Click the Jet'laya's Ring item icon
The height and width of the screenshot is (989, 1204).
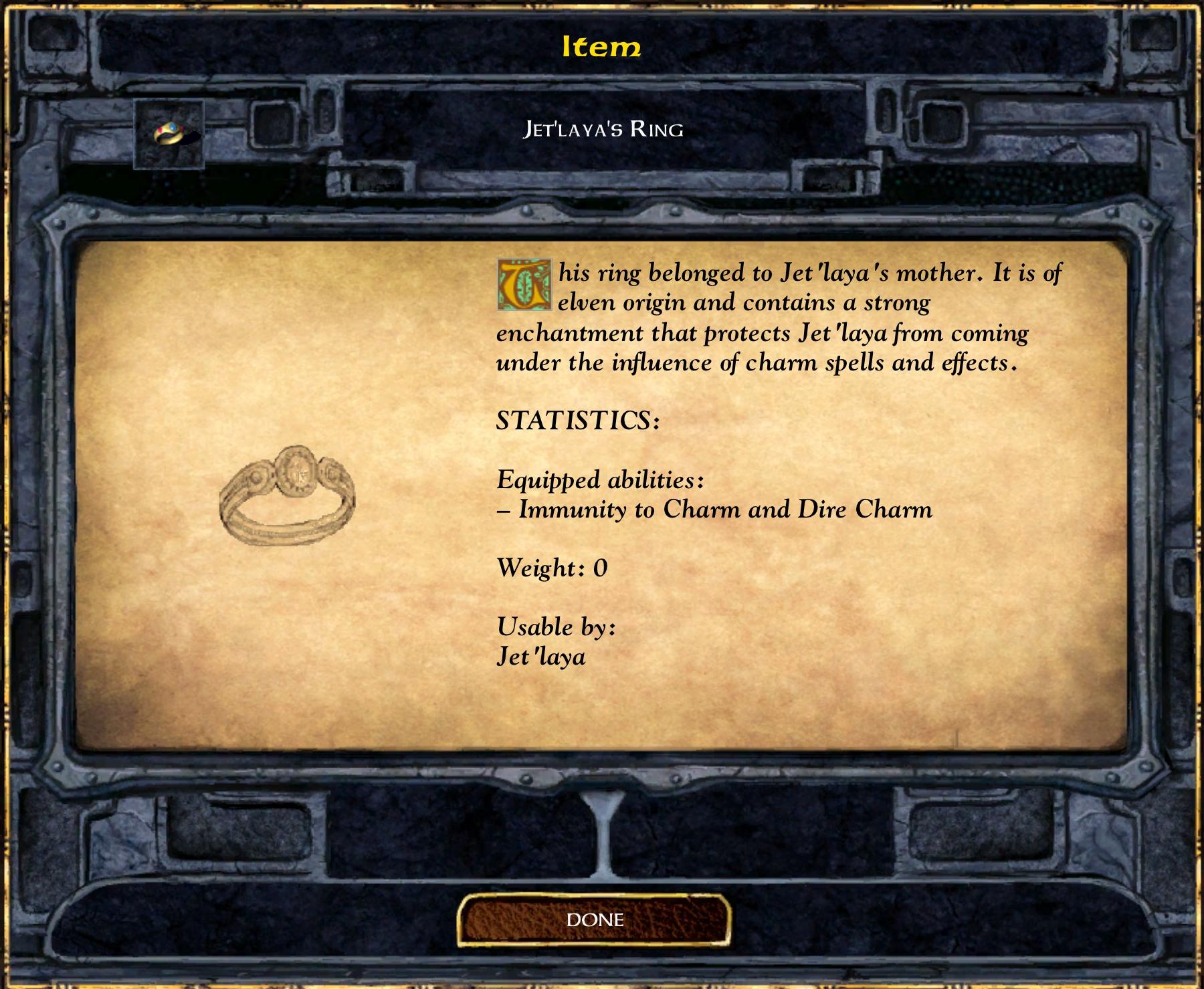click(x=169, y=134)
